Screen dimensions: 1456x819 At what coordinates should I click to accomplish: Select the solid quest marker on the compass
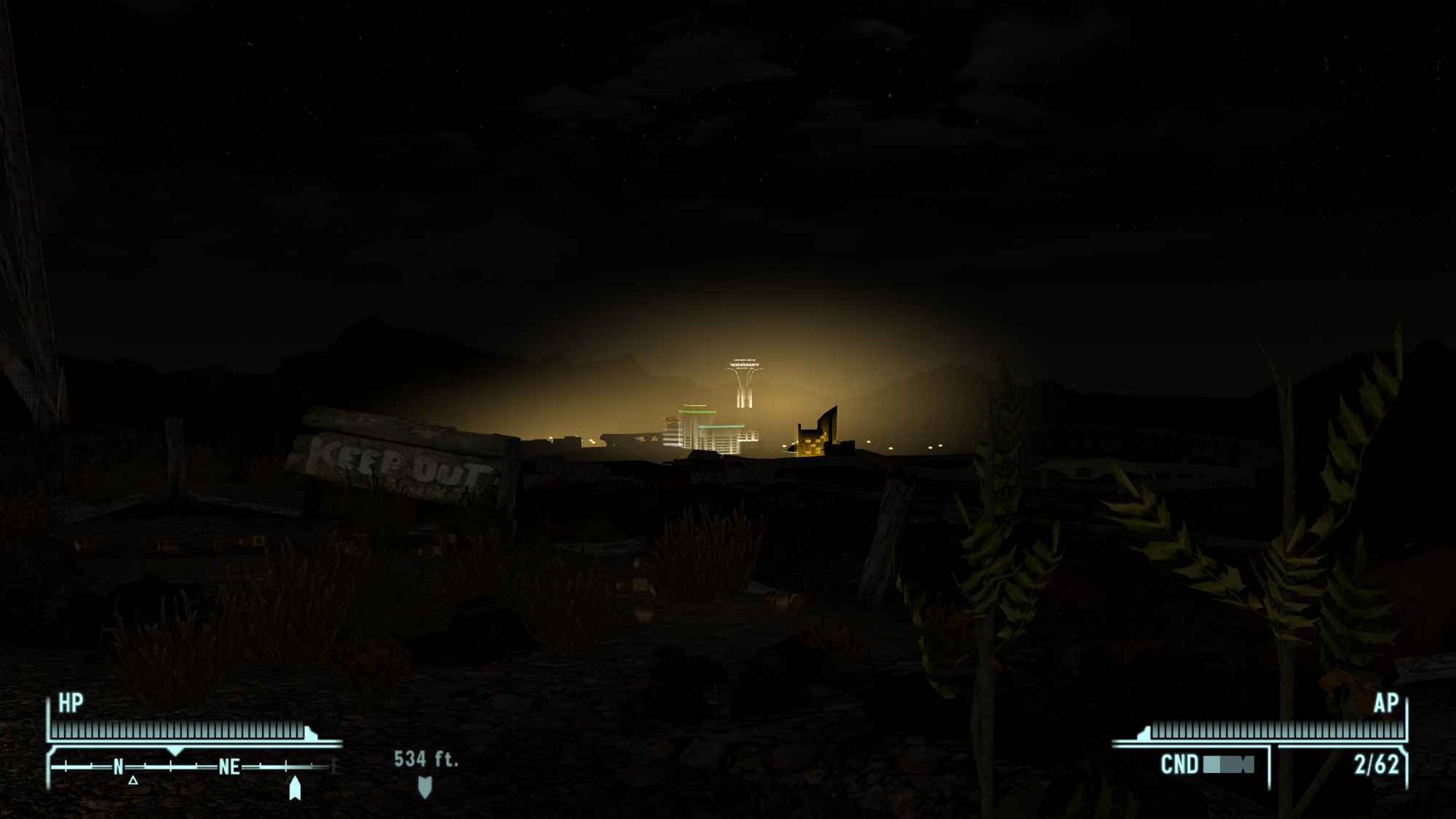[295, 788]
